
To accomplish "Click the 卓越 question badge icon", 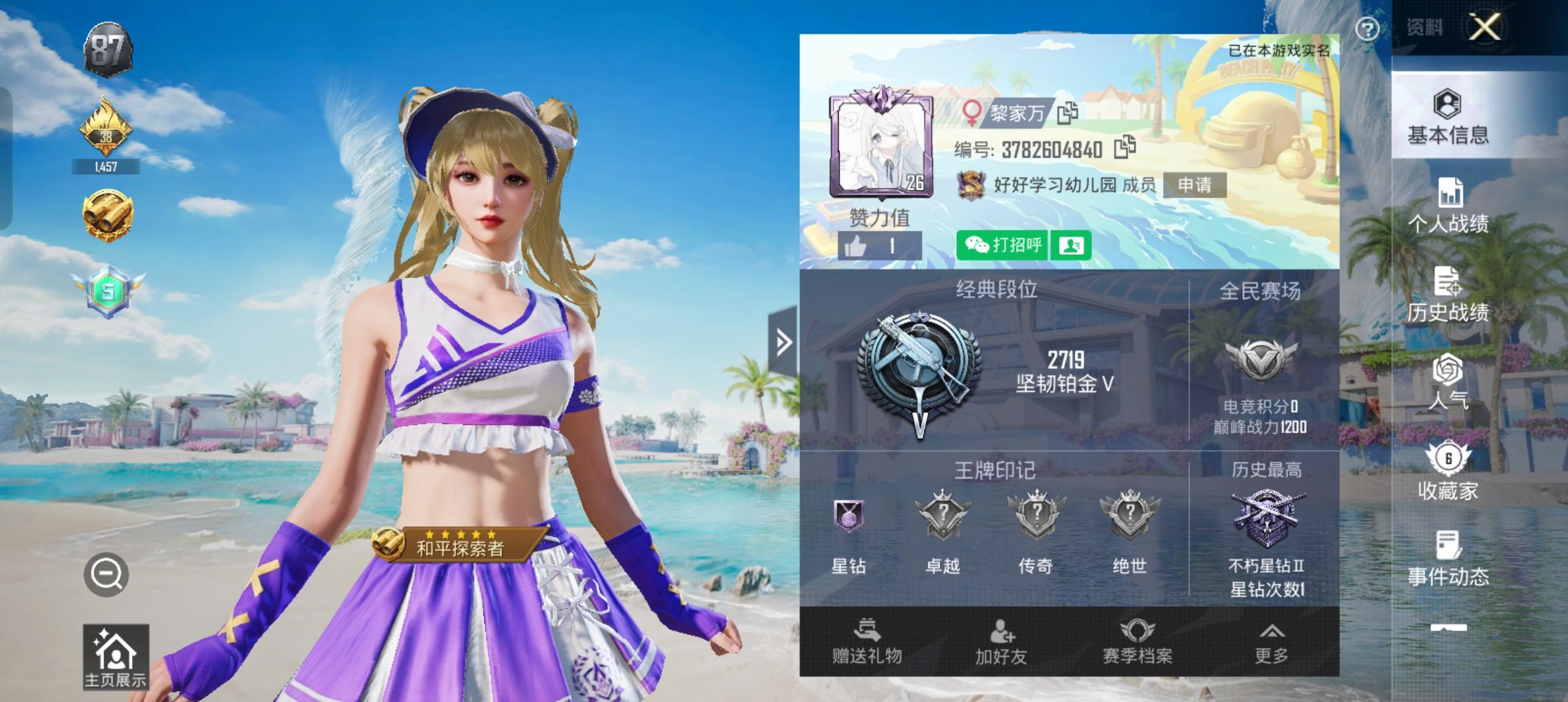I will [944, 517].
